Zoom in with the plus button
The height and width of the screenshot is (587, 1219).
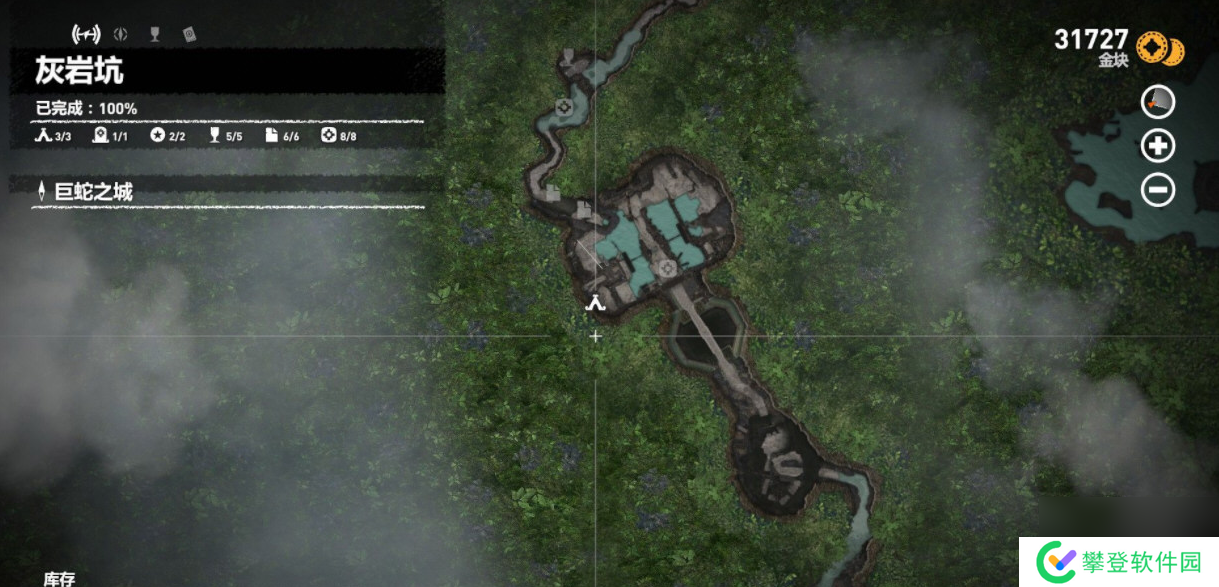(1158, 146)
